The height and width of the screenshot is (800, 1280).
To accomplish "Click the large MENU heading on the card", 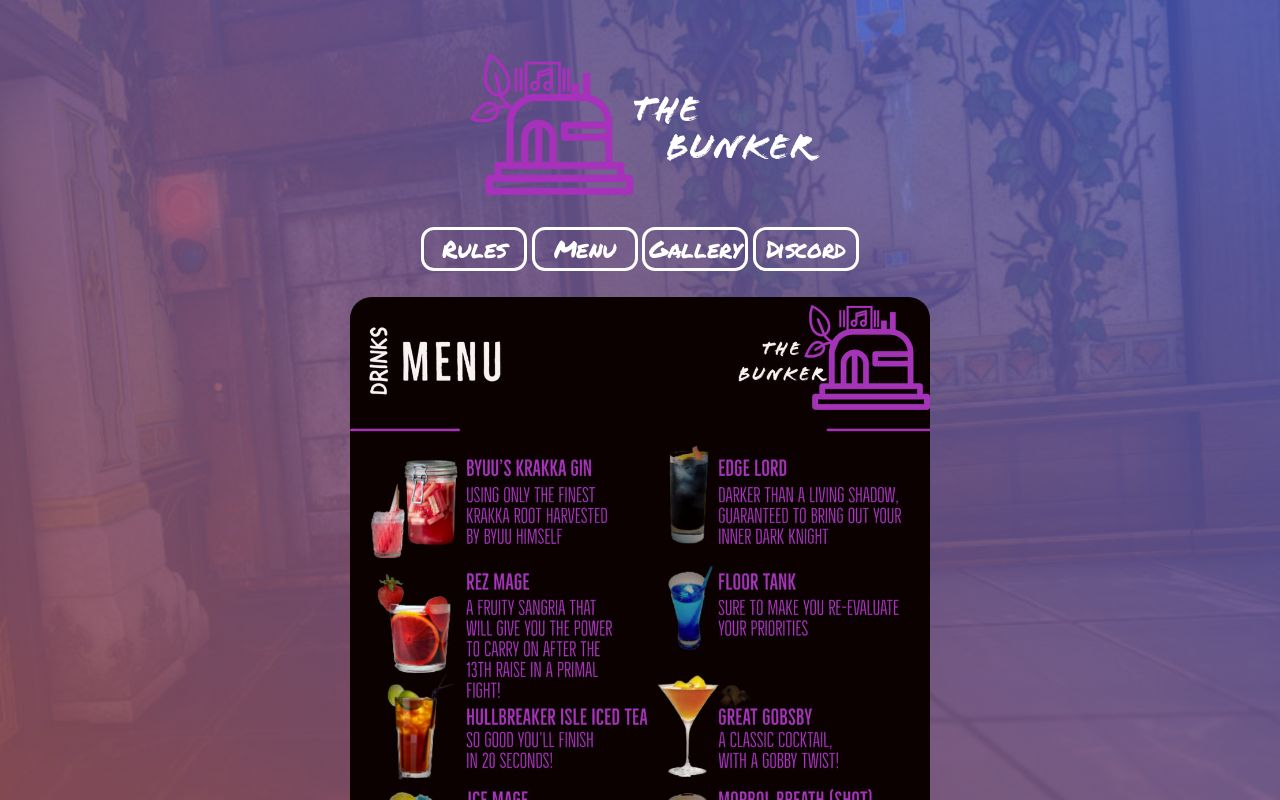I will click(451, 363).
